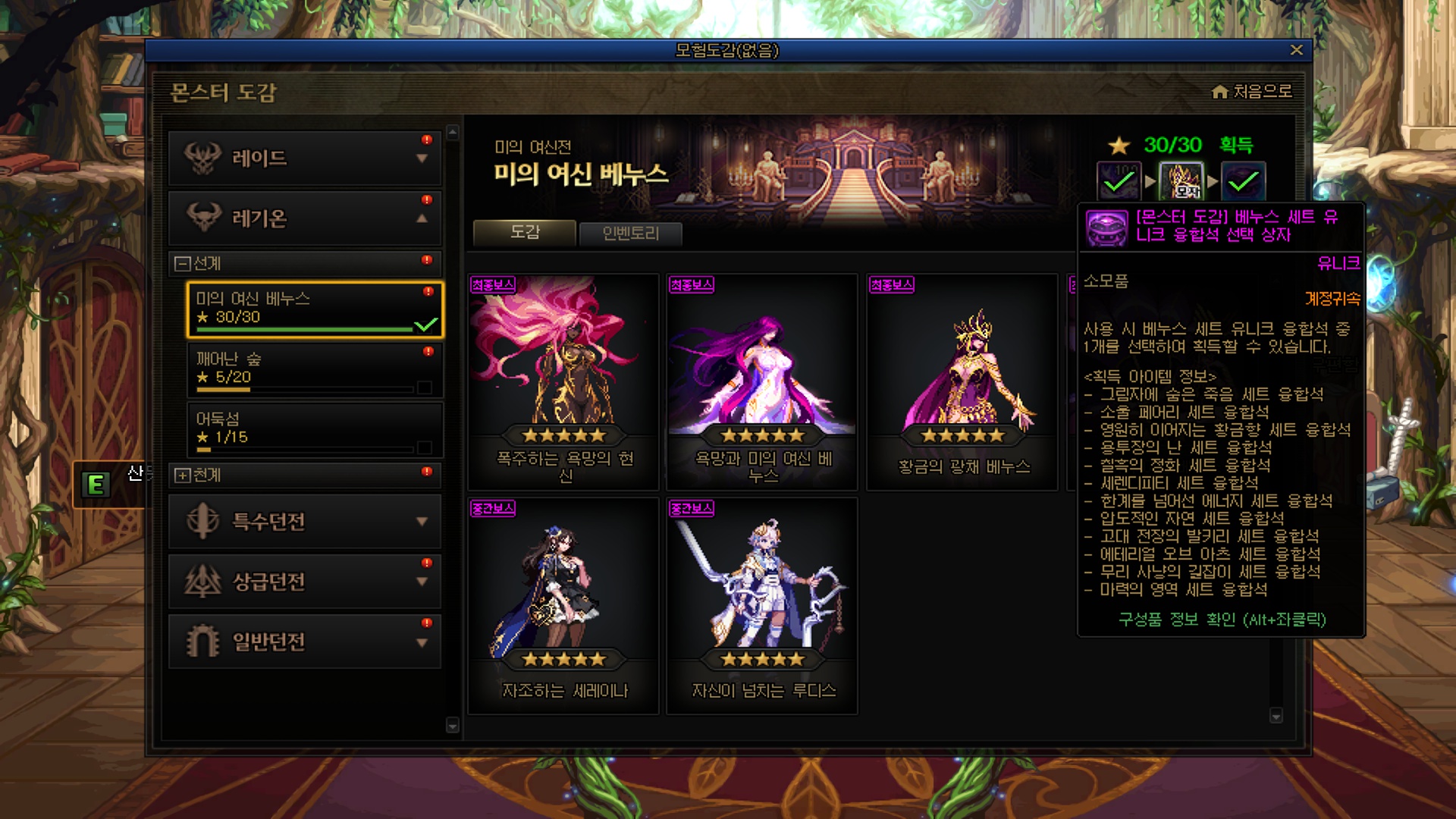This screenshot has width=1456, height=819.
Task: View 욕망과 미의 여신 베누스 card
Action: pos(762,381)
